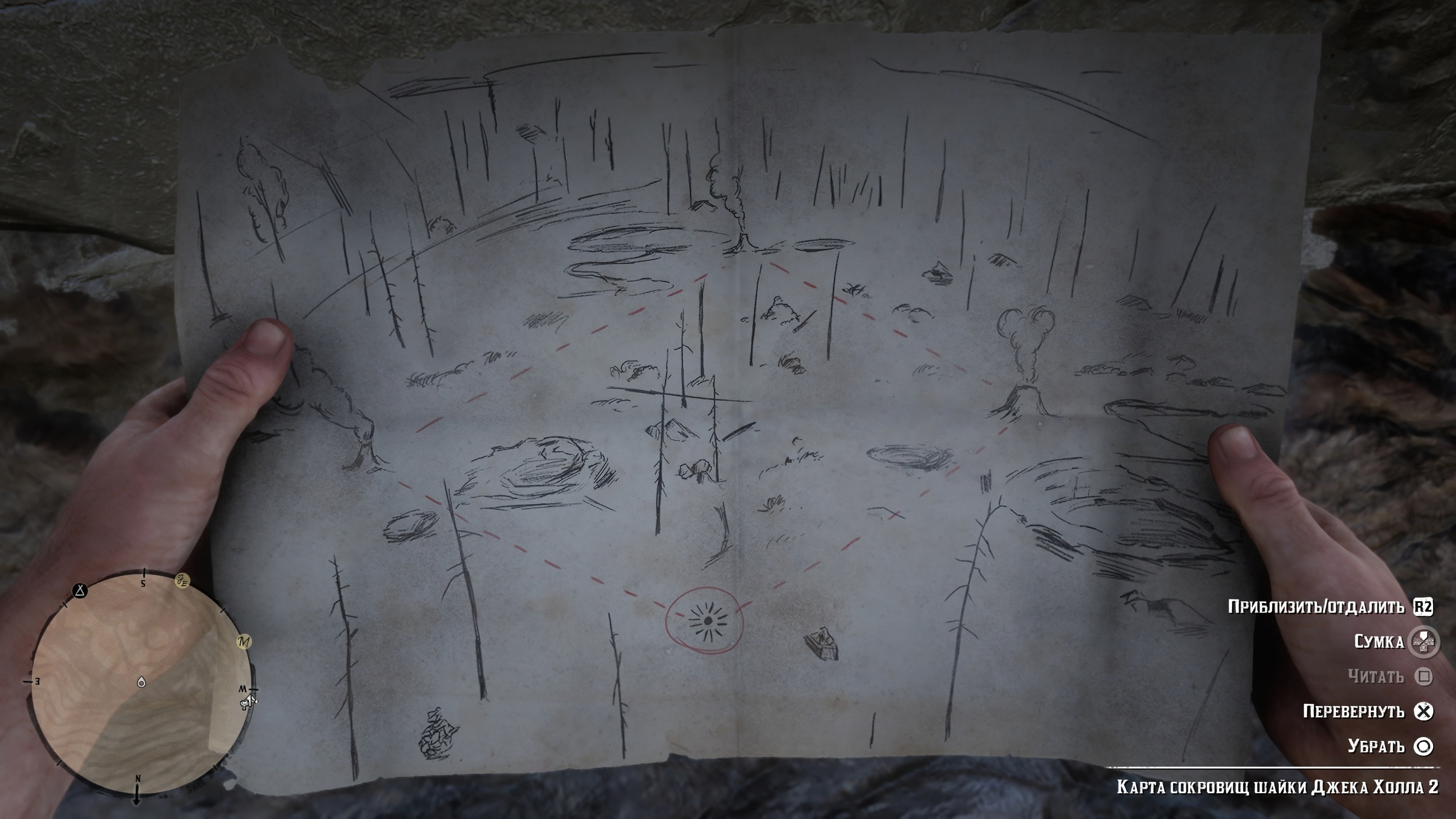Click the player position marker in minimap center
Viewport: 1456px width, 819px height.
pyautogui.click(x=142, y=683)
